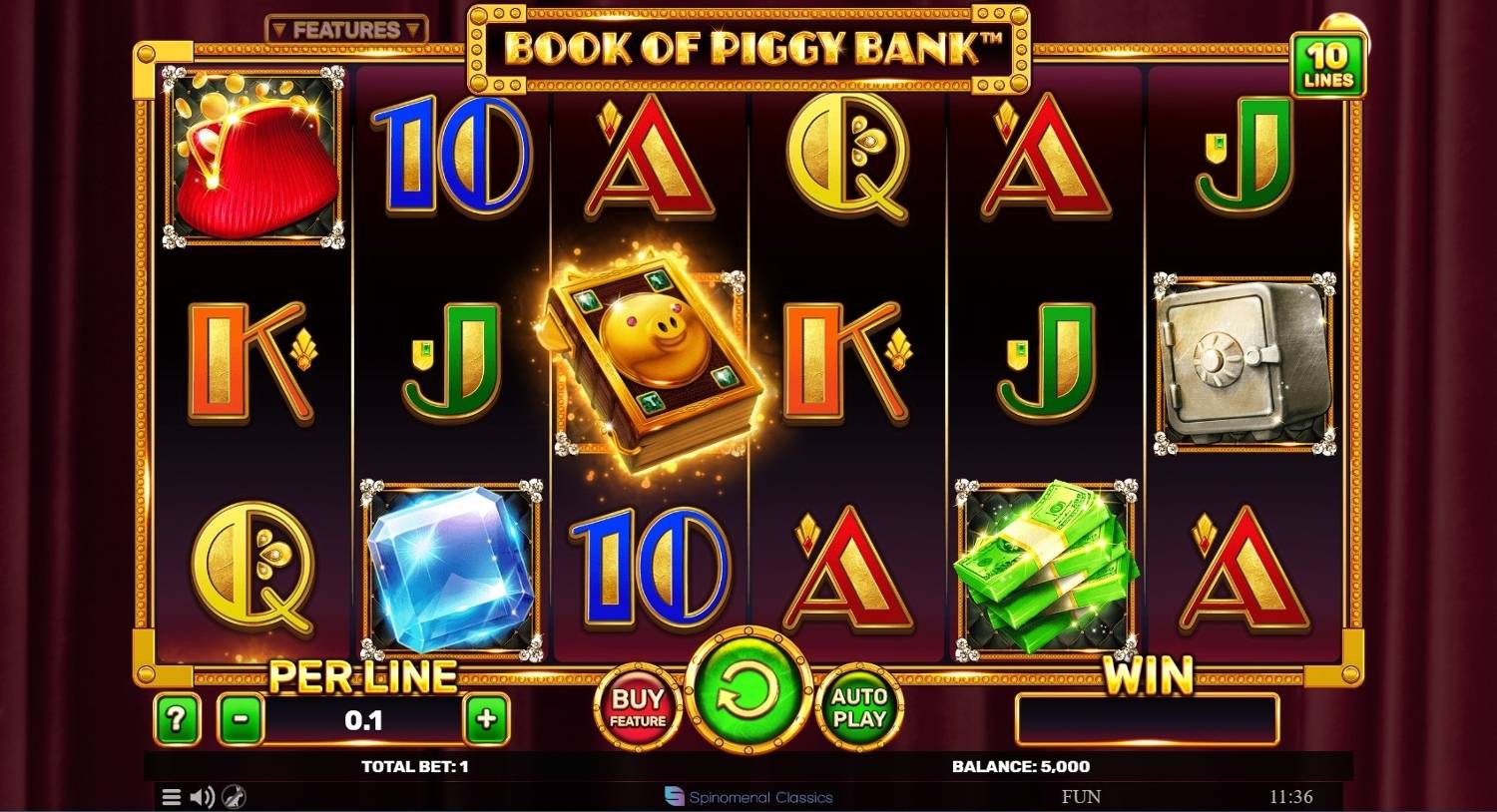The width and height of the screenshot is (1497, 812).
Task: Click the 10 Lines badge
Action: (x=1327, y=65)
